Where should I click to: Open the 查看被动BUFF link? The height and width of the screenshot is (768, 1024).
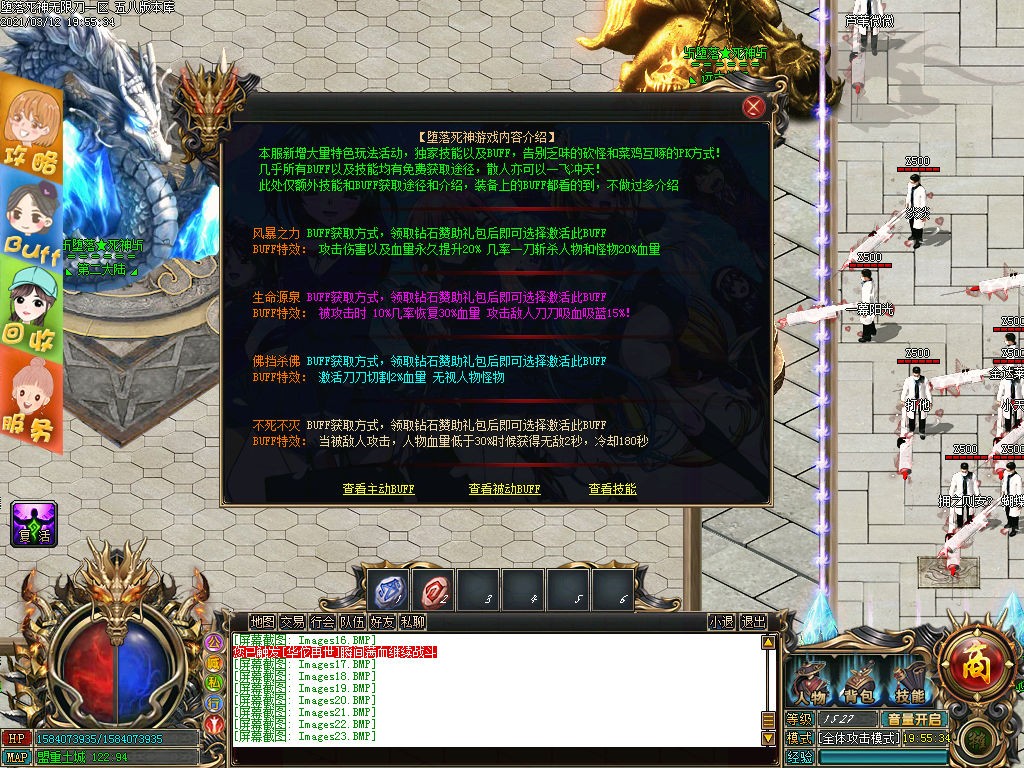coord(504,490)
